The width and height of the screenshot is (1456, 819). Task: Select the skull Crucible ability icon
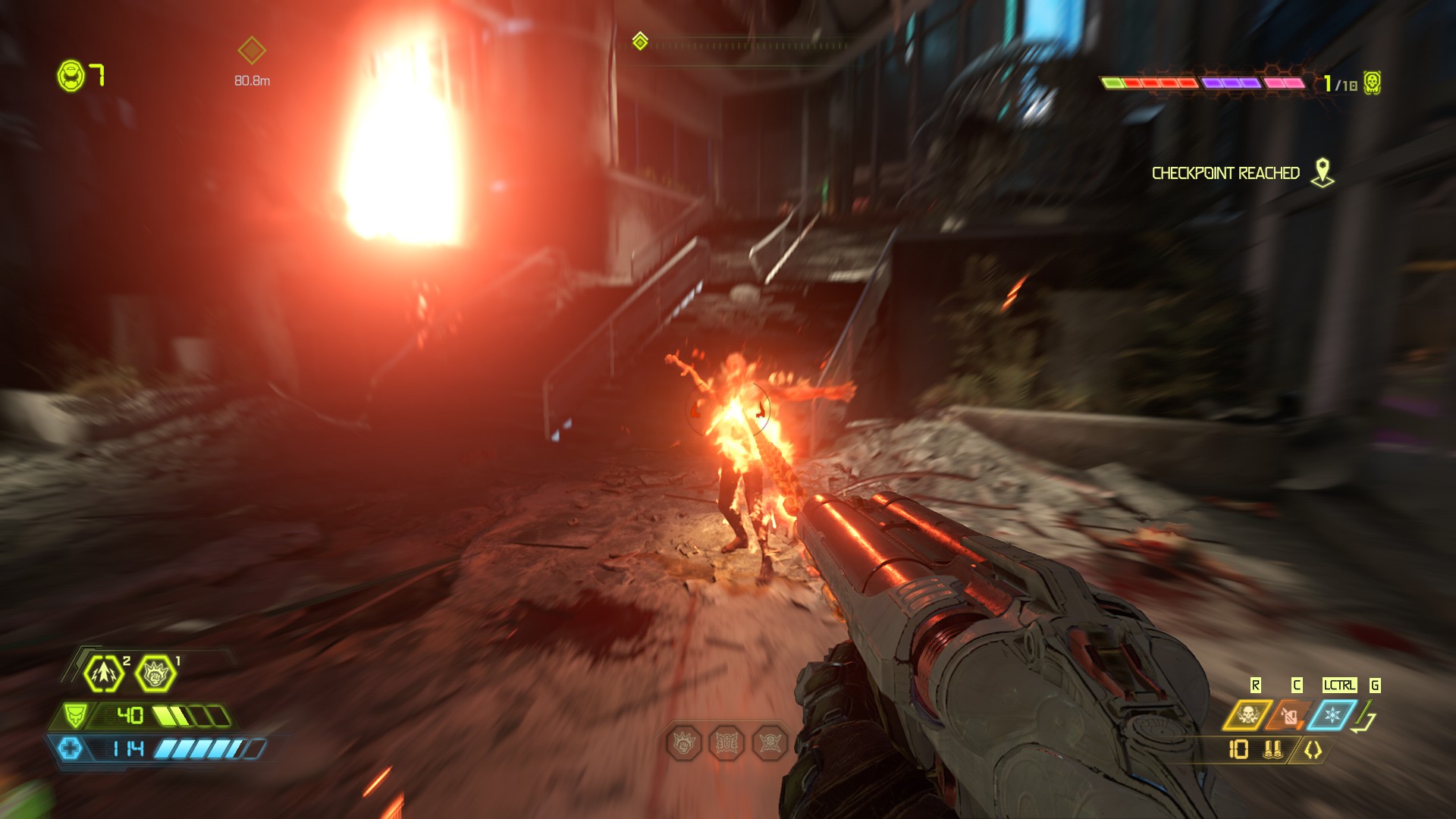pyautogui.click(x=1247, y=715)
